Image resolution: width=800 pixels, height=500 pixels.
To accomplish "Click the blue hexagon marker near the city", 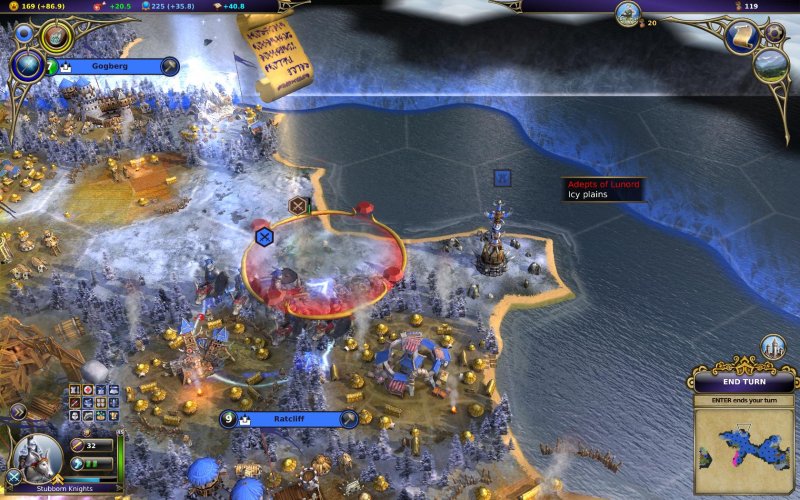I will pos(264,237).
